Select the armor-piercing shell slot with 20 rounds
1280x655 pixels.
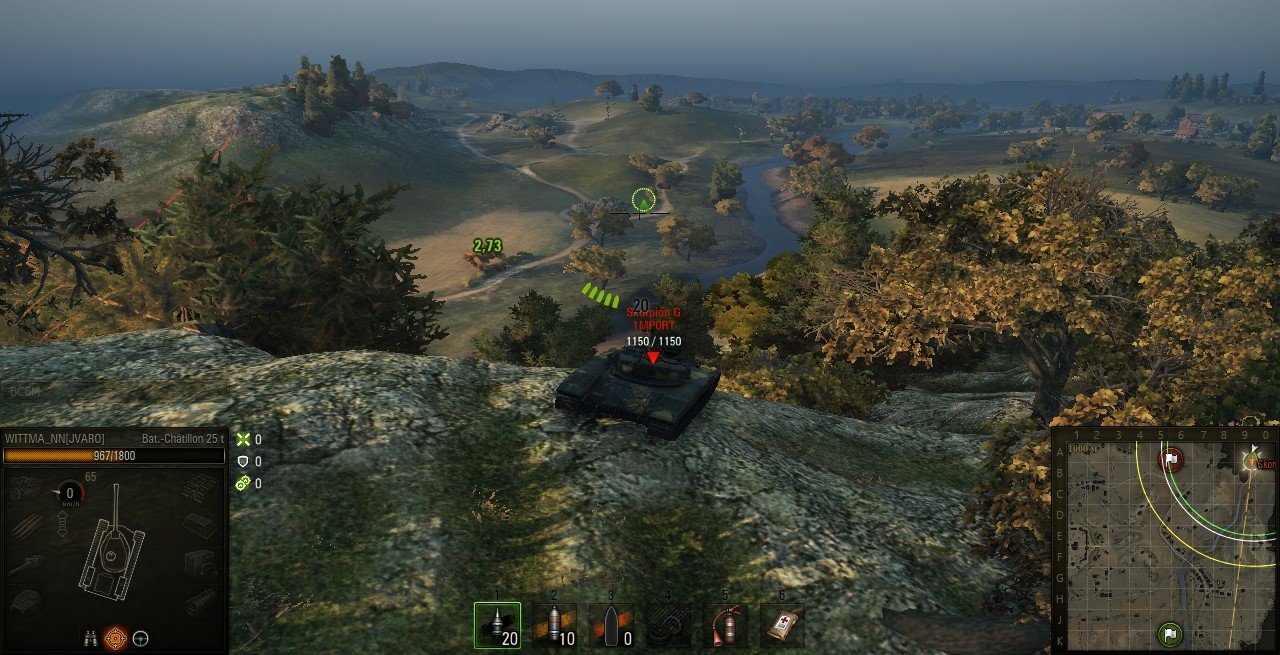(497, 625)
